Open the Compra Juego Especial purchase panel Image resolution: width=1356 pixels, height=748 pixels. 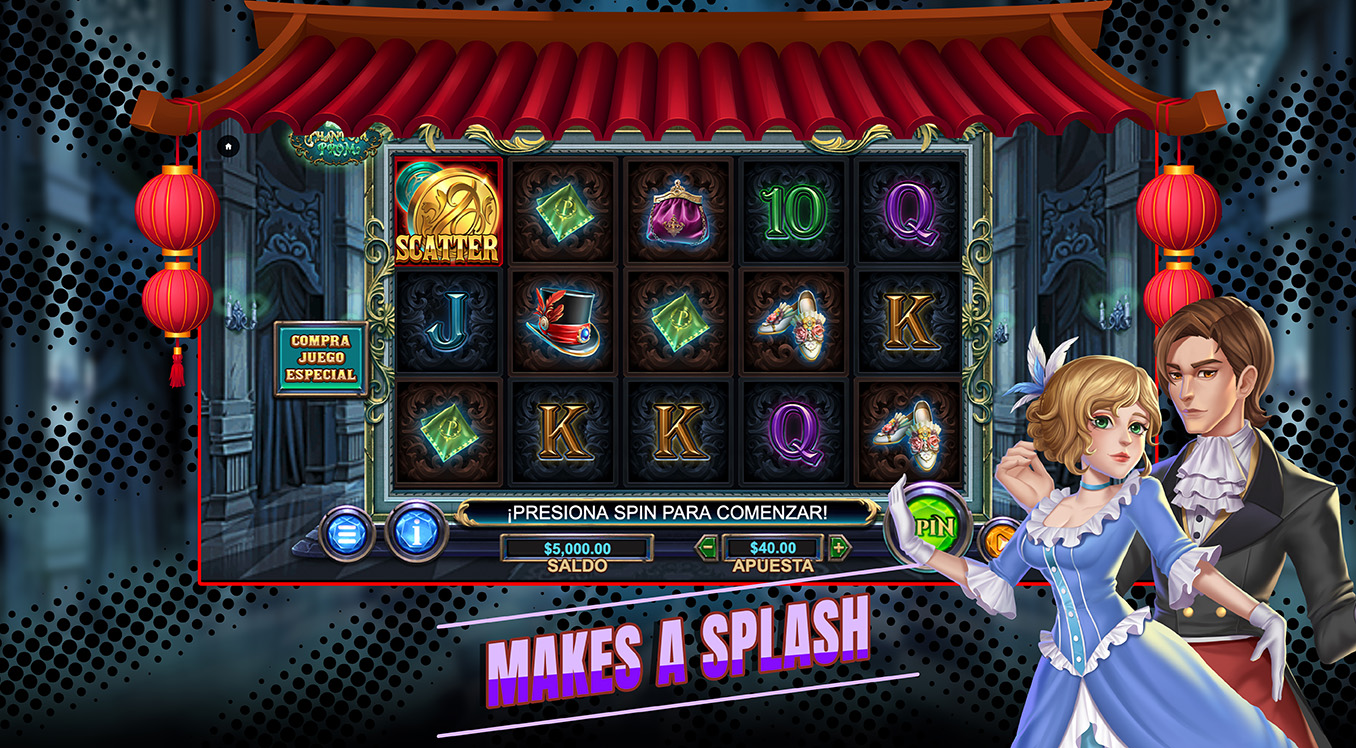pos(321,358)
